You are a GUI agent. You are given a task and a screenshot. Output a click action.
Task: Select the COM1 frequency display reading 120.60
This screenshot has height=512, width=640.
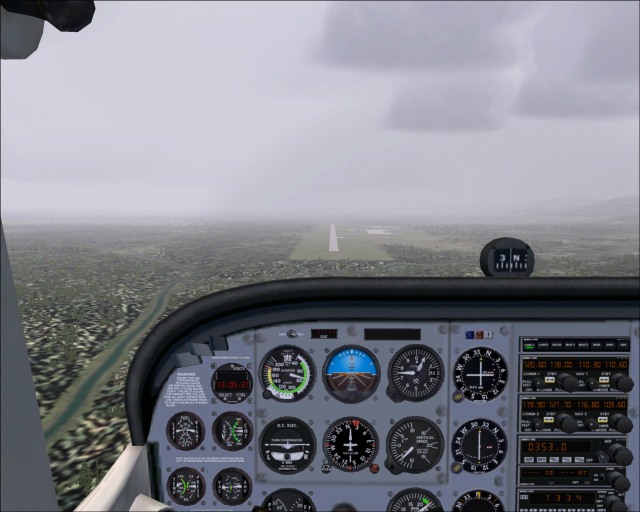[x=538, y=366]
